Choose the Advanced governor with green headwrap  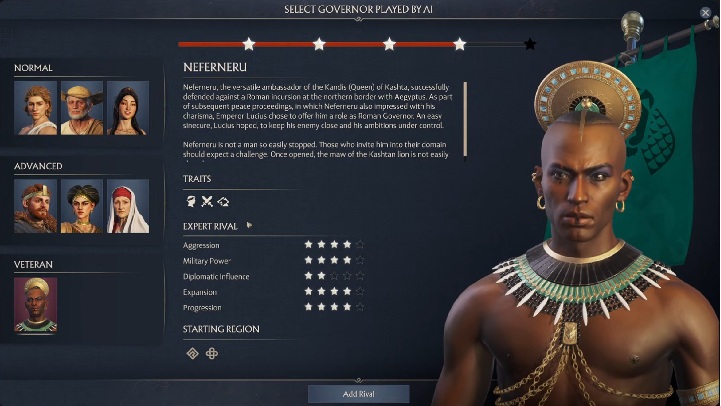click(81, 206)
